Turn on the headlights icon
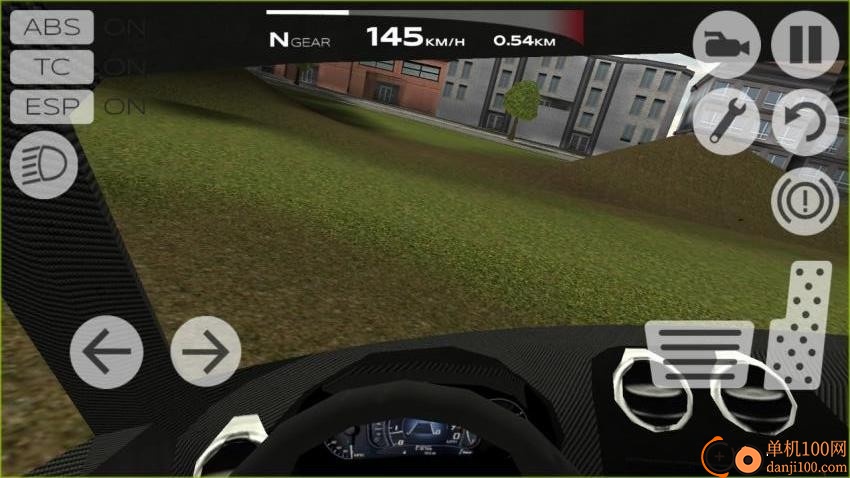The image size is (850, 478). [x=44, y=165]
